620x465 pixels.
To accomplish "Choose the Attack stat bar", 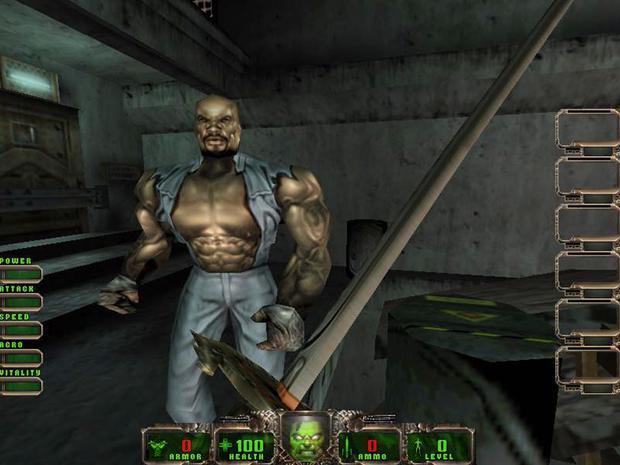I will pyautogui.click(x=20, y=301).
